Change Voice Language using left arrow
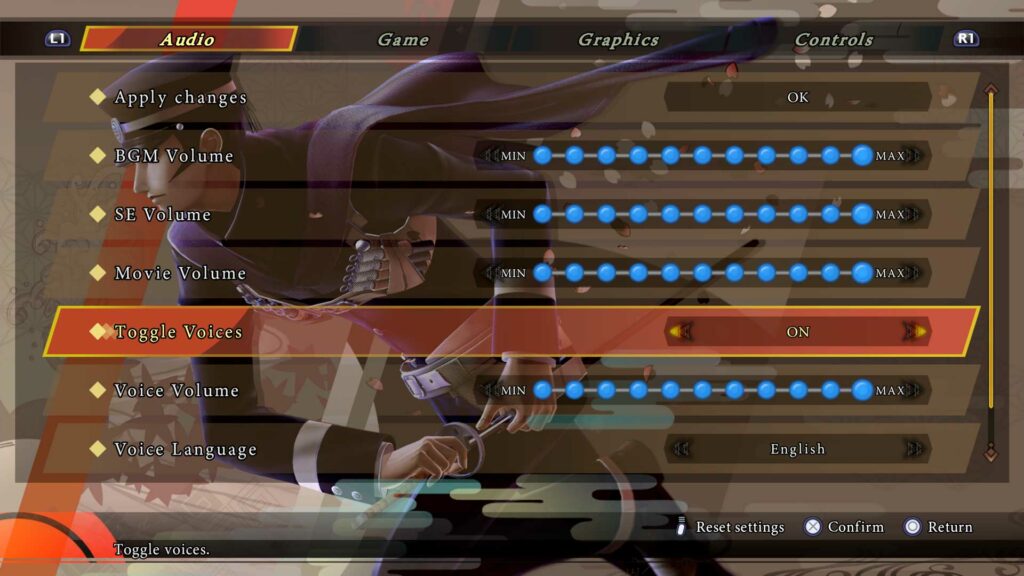This screenshot has width=1024, height=576. tap(681, 449)
